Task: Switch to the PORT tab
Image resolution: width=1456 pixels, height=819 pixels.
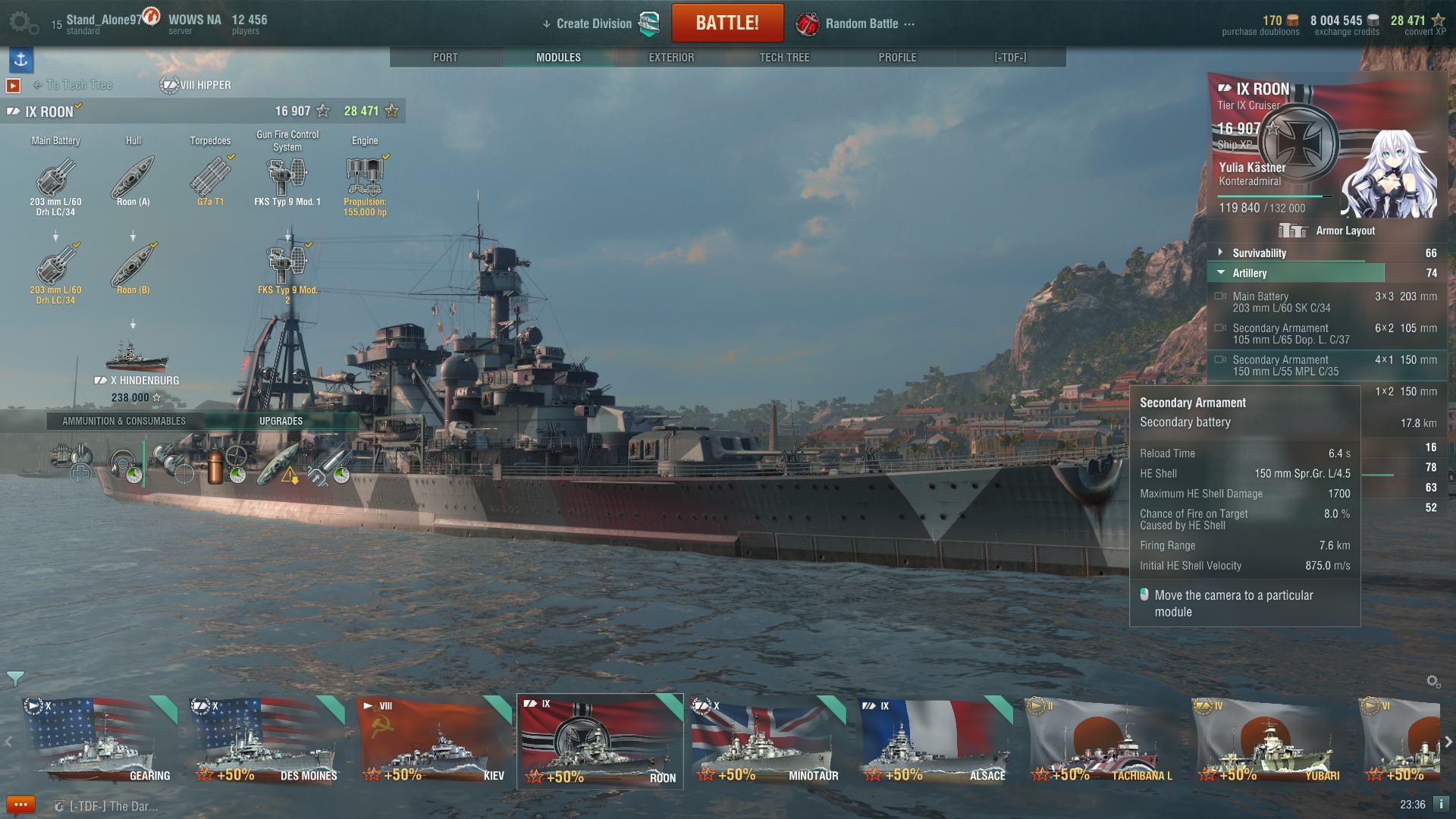Action: click(445, 58)
